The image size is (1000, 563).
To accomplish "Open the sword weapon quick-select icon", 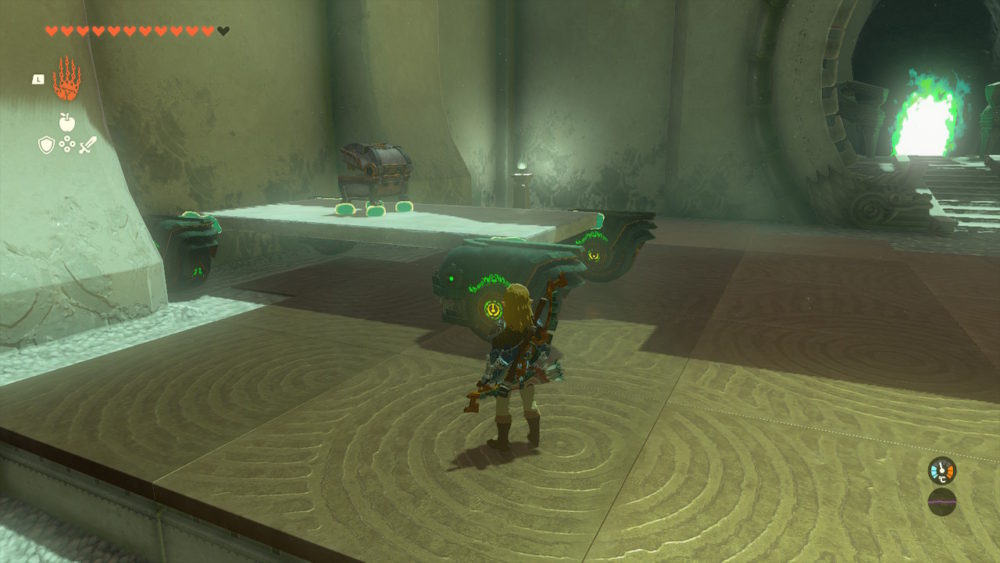I will pyautogui.click(x=88, y=145).
